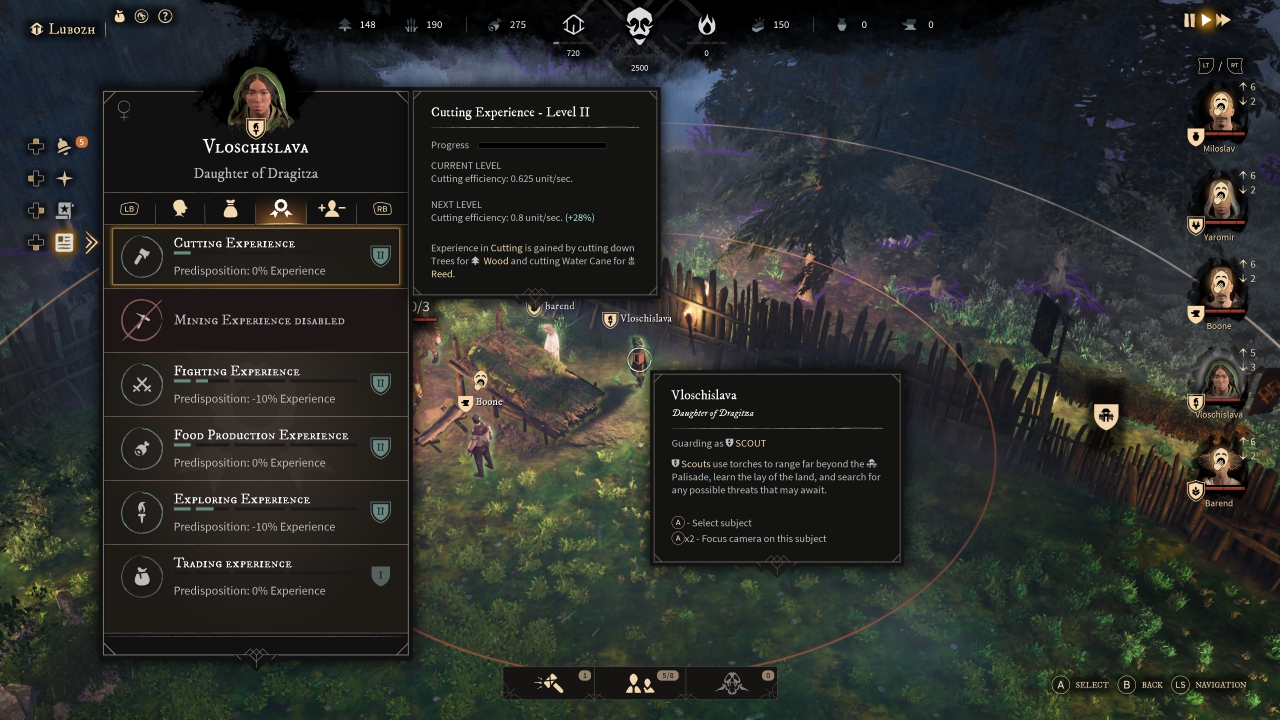The image size is (1280, 720).
Task: Select Miloslav's portrait in the subject list
Action: tap(1220, 112)
